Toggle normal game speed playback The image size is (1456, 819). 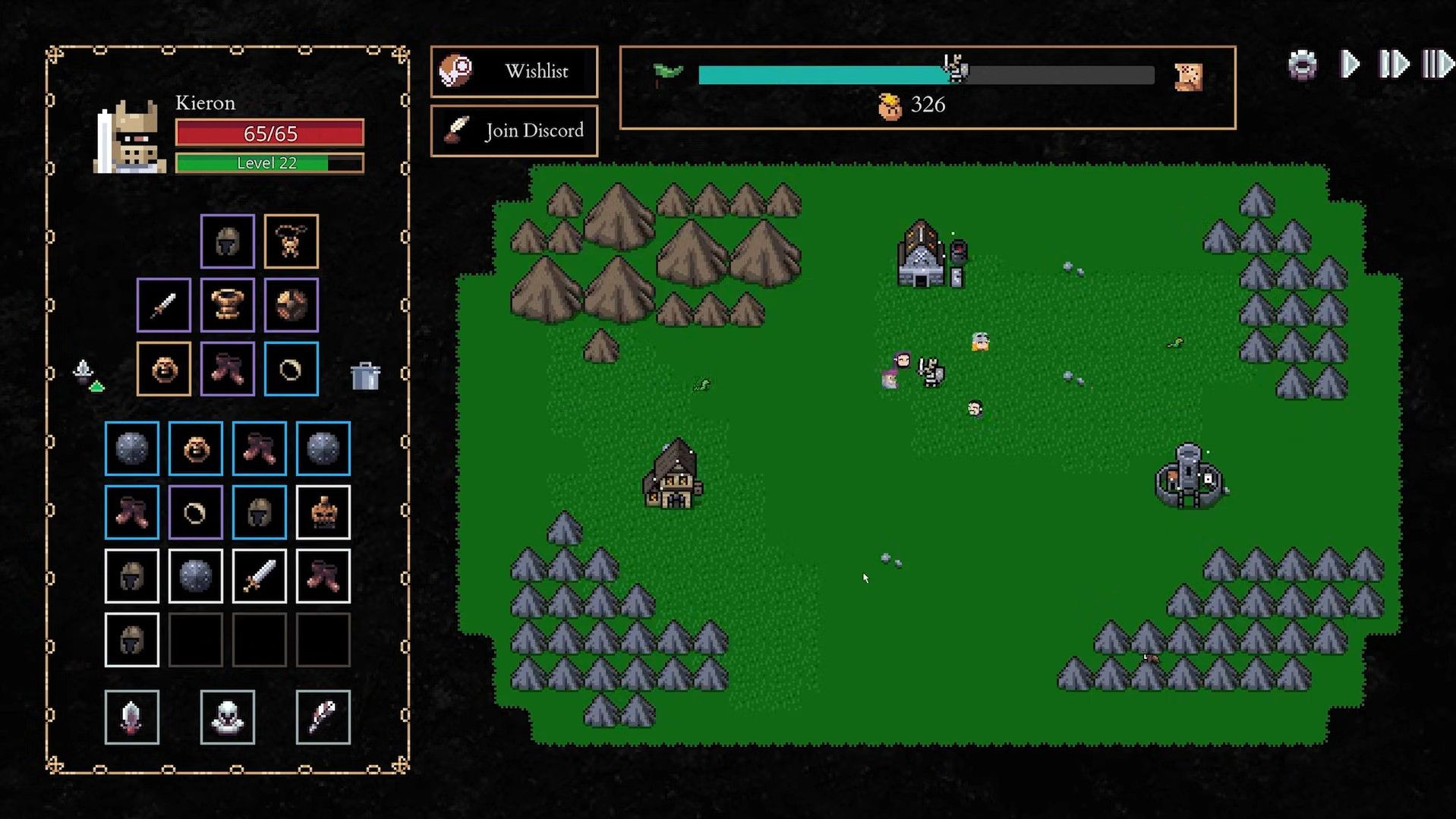click(x=1349, y=65)
